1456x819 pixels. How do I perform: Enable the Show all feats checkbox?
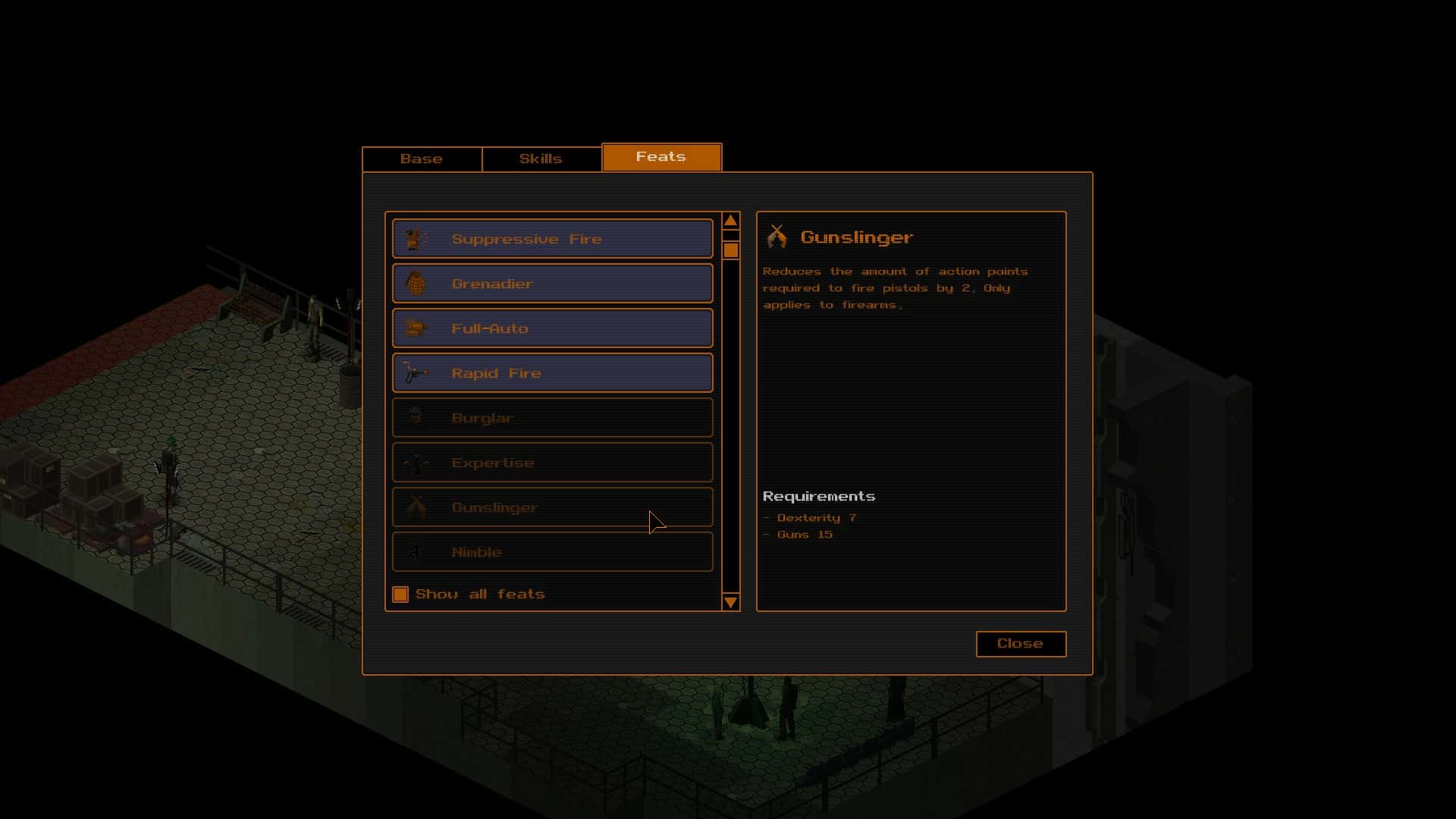[400, 595]
